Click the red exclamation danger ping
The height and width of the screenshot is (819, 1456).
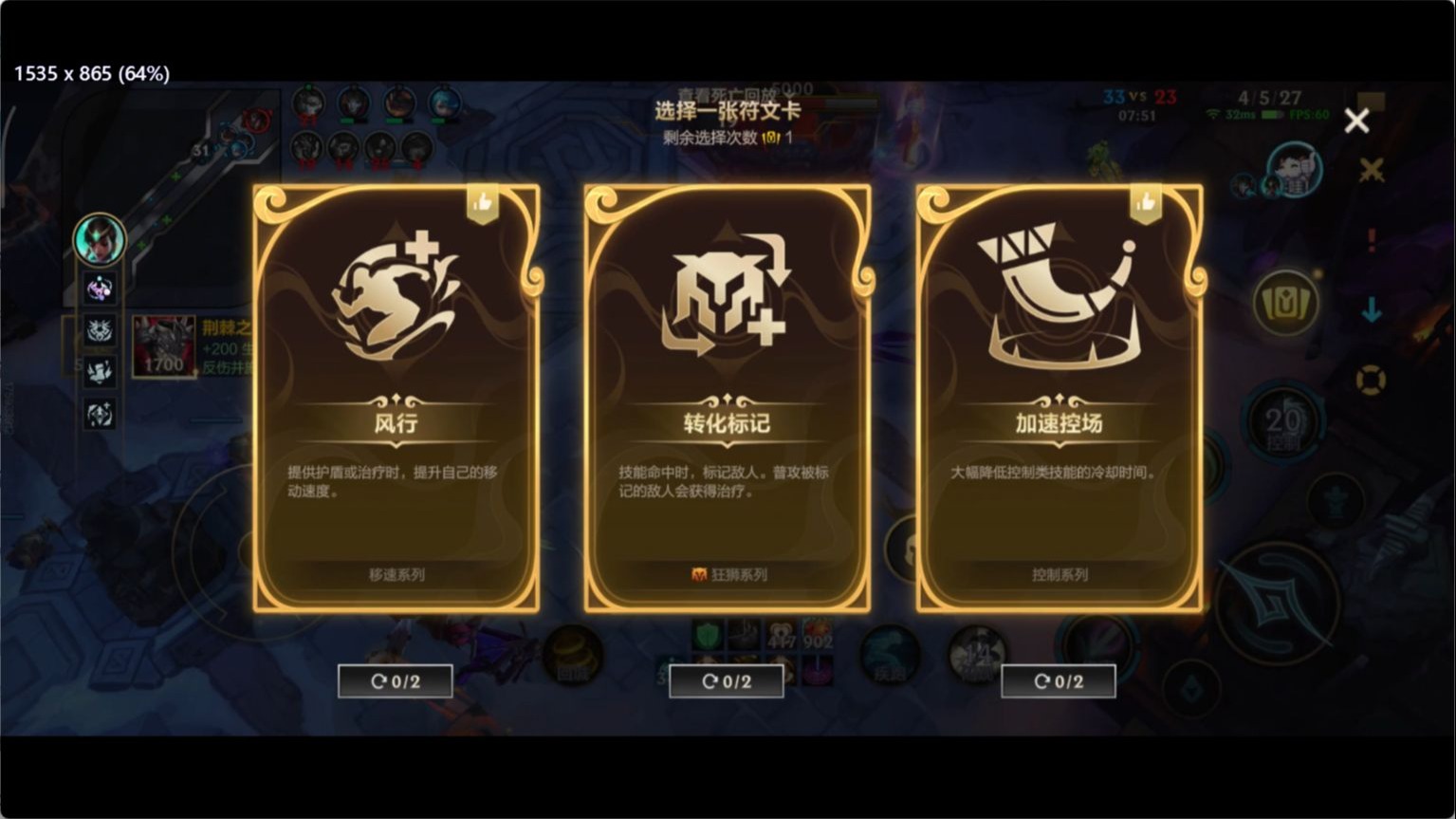pyautogui.click(x=1373, y=239)
